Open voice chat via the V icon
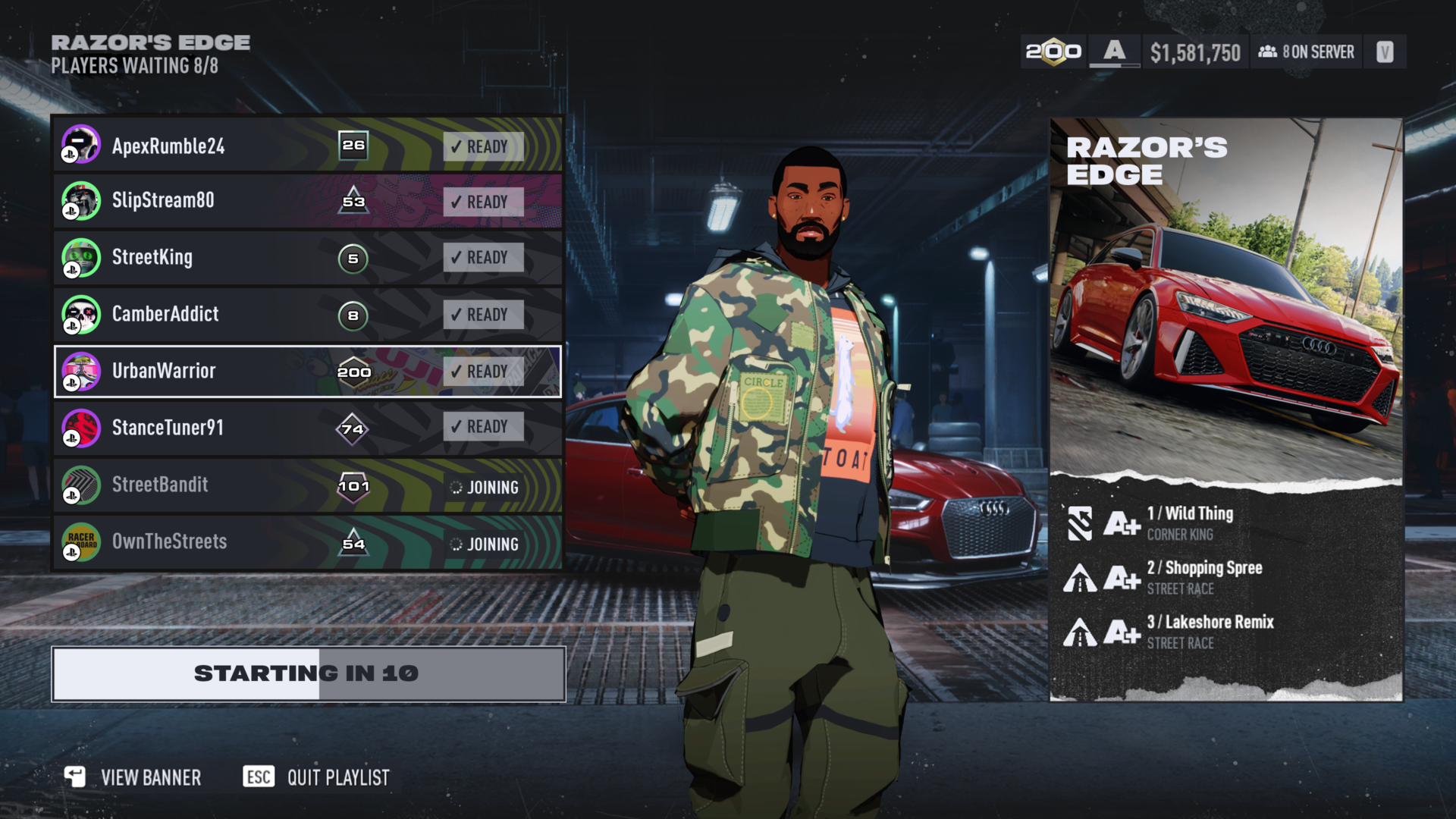The image size is (1456, 819). click(x=1385, y=52)
